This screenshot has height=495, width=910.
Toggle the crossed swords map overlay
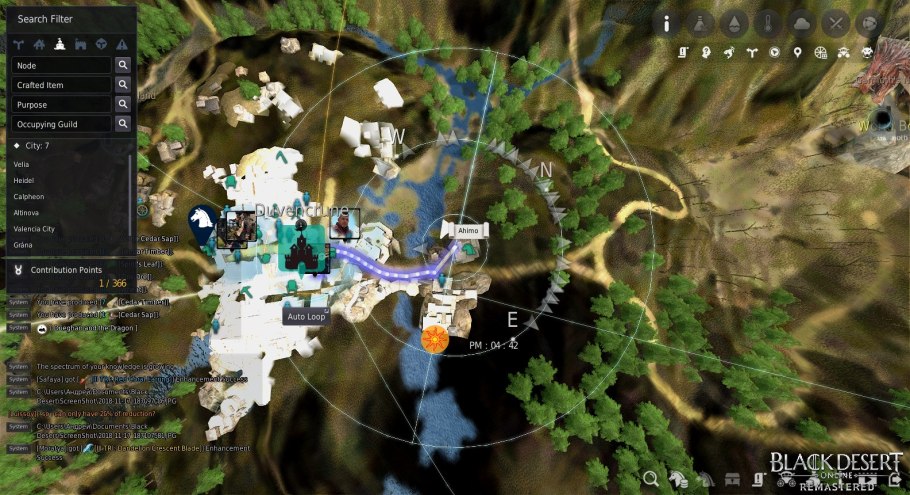pos(836,23)
